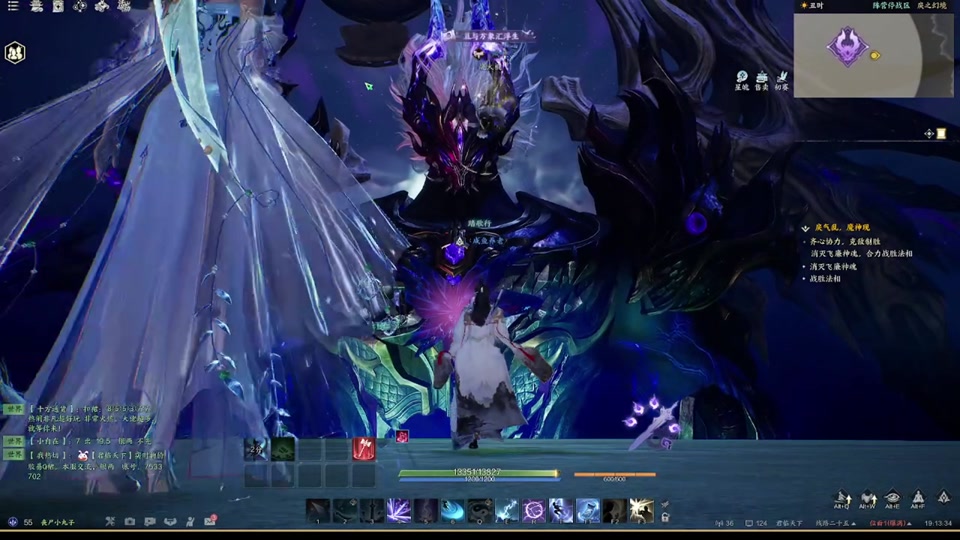This screenshot has width=960, height=540.
Task: Open the hamburger main menu
Action: (11, 6)
